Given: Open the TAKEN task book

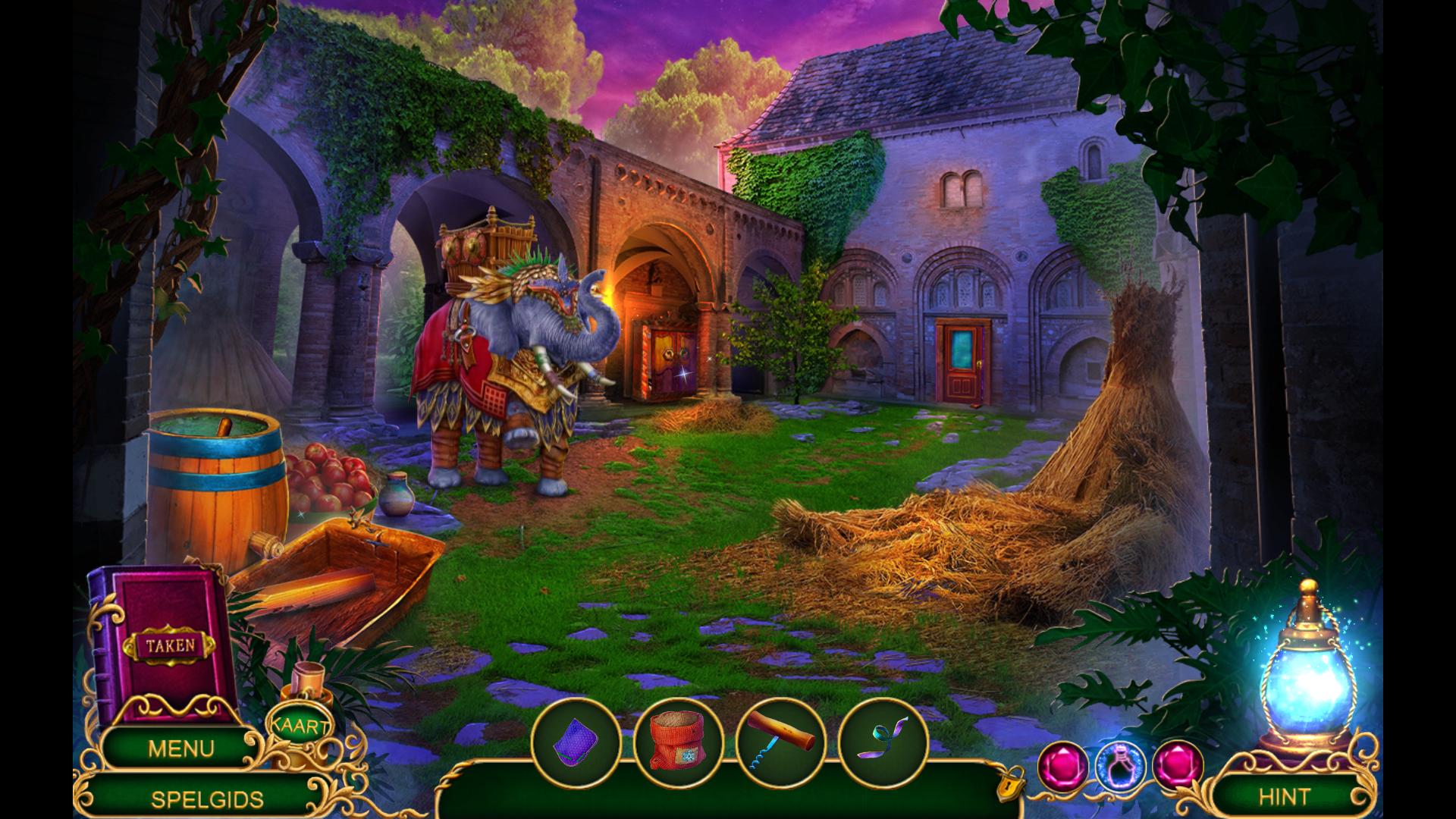Looking at the screenshot, I should [170, 646].
